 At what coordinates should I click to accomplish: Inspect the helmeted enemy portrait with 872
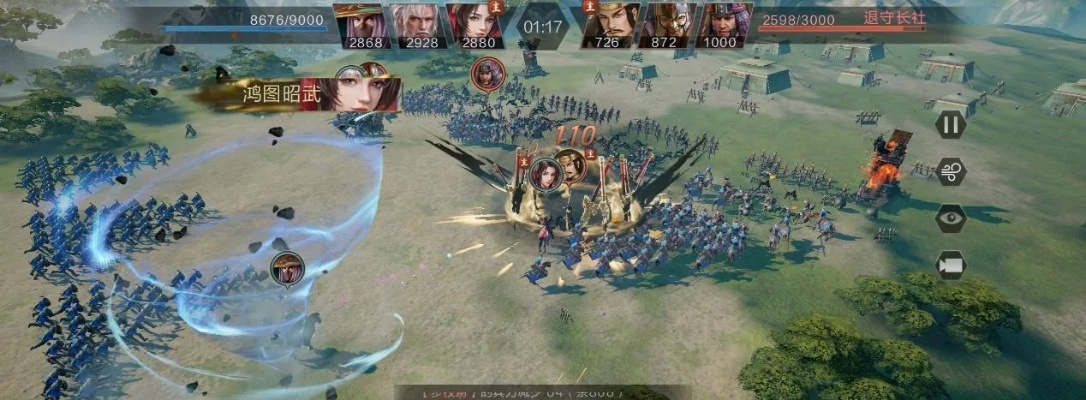tap(667, 24)
